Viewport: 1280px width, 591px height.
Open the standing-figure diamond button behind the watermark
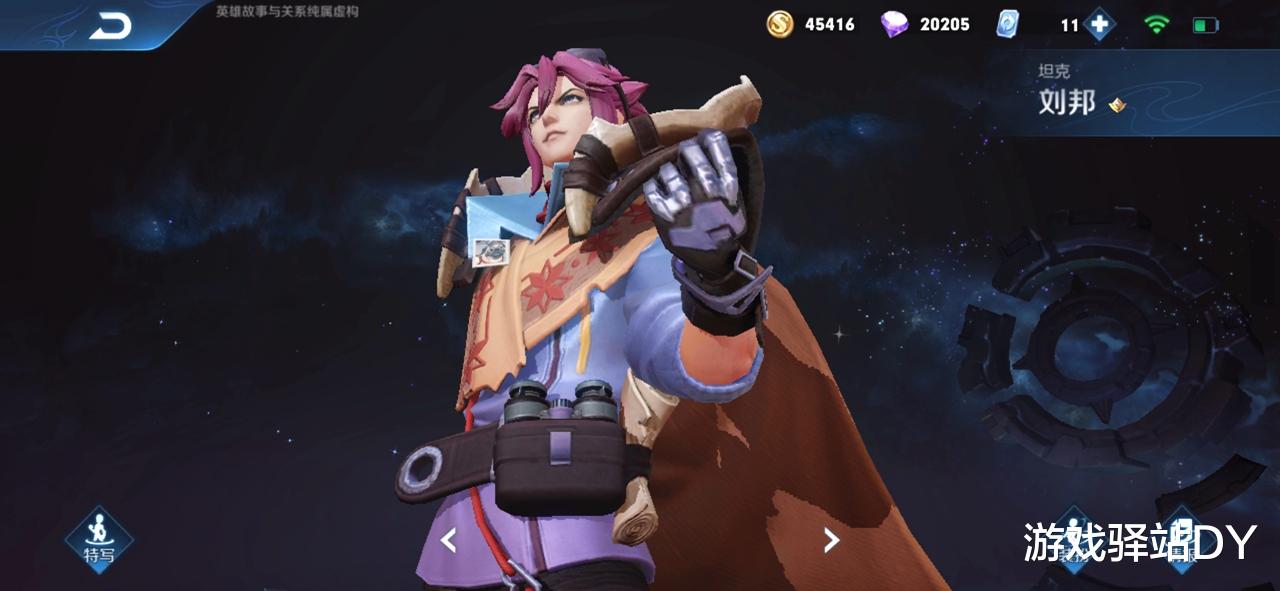(1074, 538)
